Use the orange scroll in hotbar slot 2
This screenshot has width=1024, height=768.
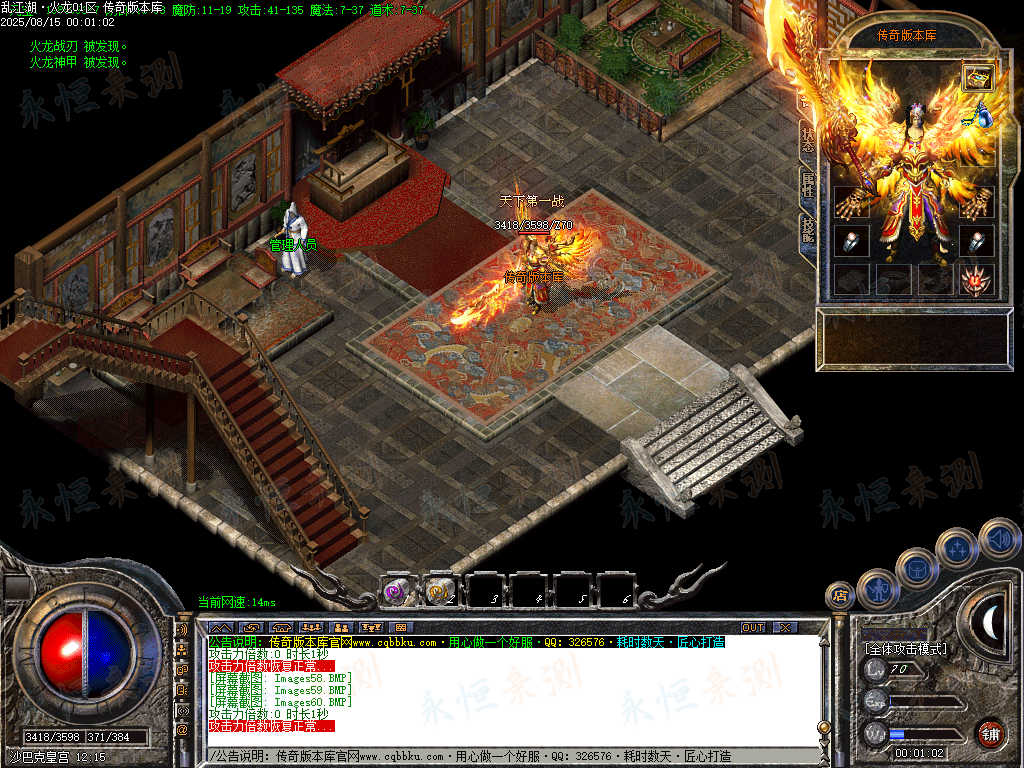(439, 591)
